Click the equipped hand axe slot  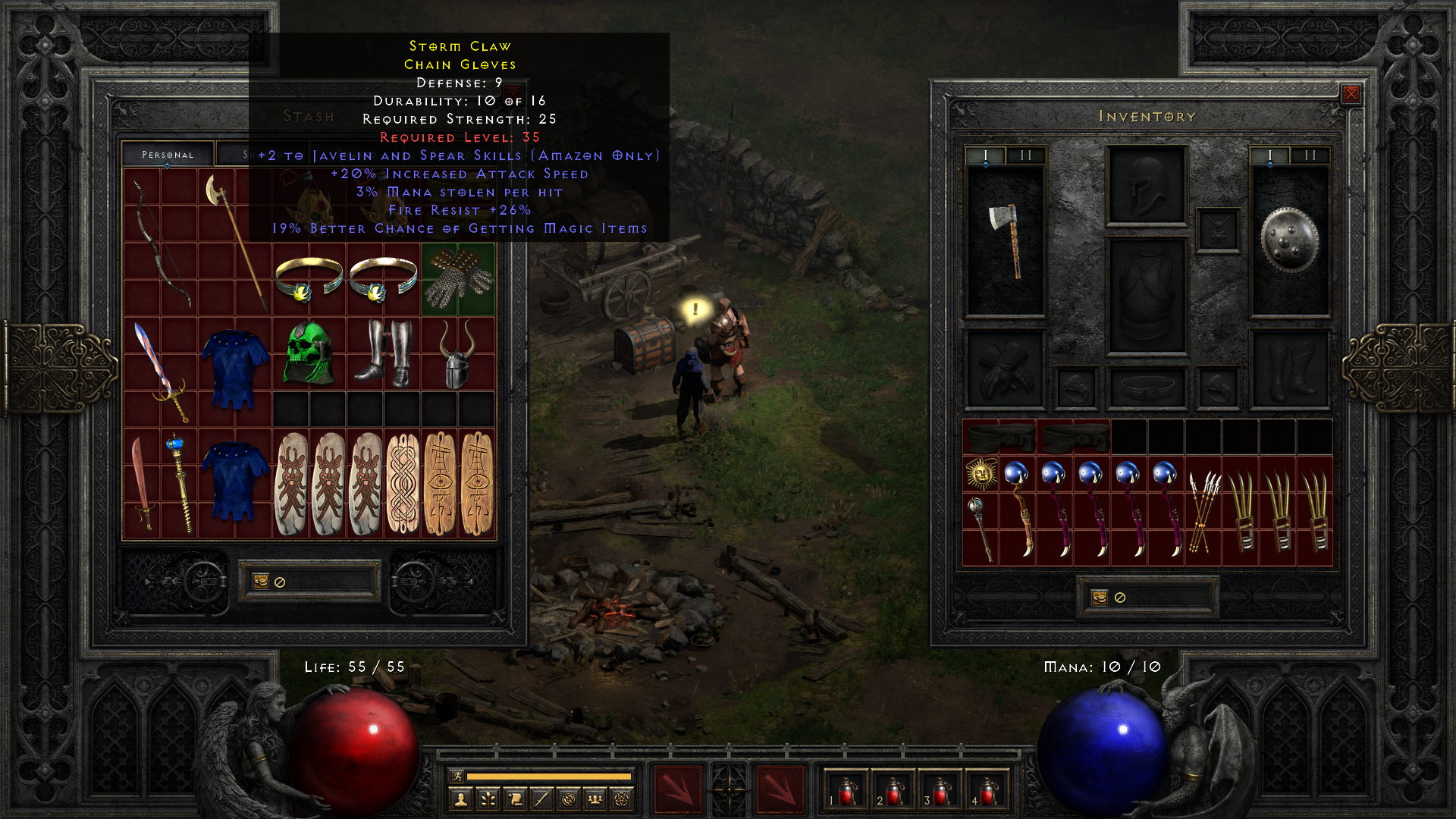pyautogui.click(x=1005, y=240)
